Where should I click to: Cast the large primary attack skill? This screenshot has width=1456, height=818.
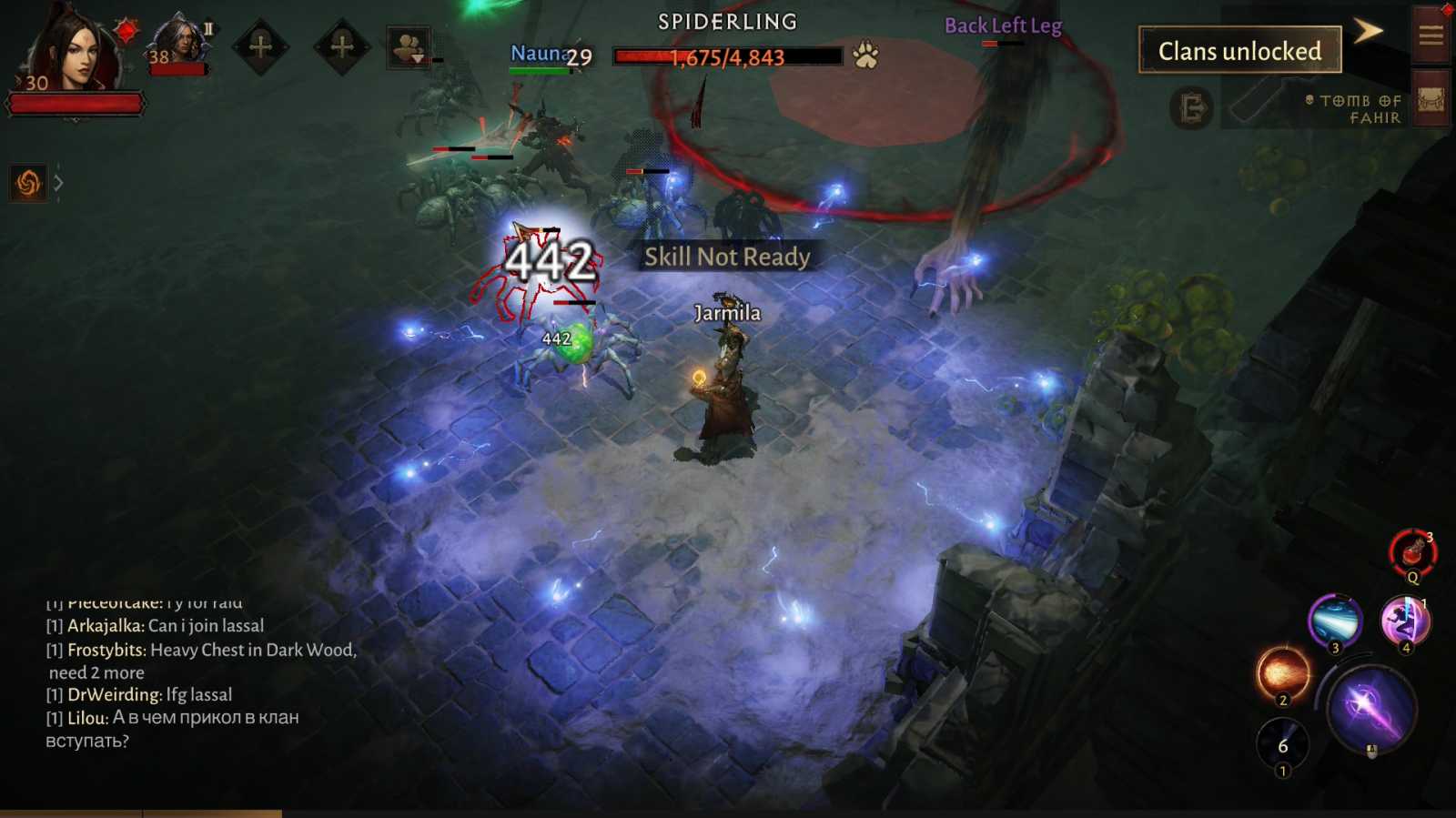[x=1370, y=705]
